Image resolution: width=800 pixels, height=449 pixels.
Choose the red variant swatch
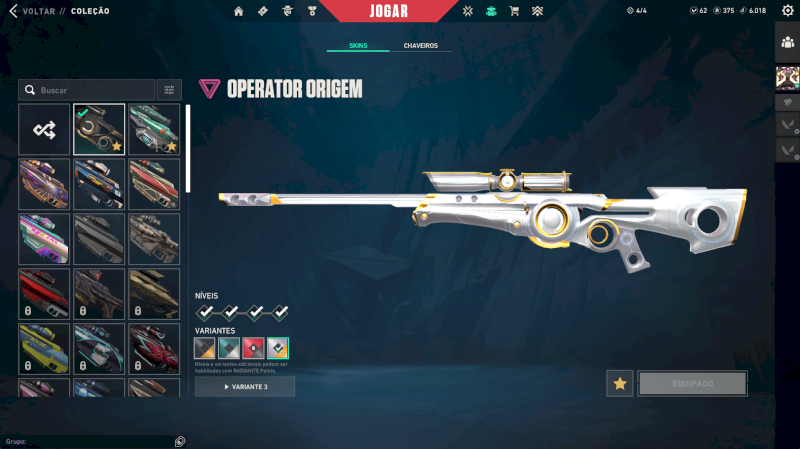pyautogui.click(x=253, y=348)
